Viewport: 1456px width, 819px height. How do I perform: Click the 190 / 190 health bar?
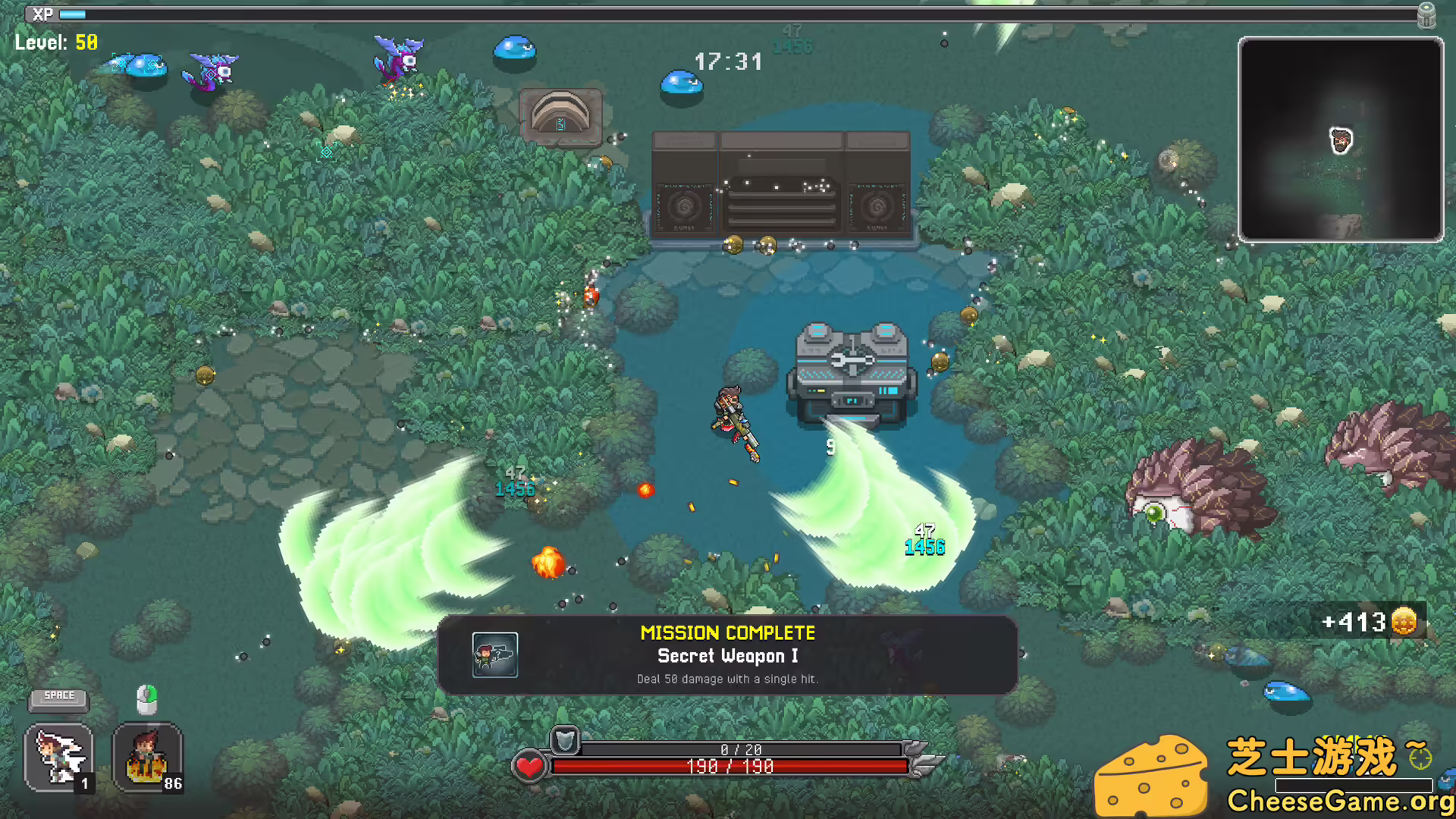728,766
